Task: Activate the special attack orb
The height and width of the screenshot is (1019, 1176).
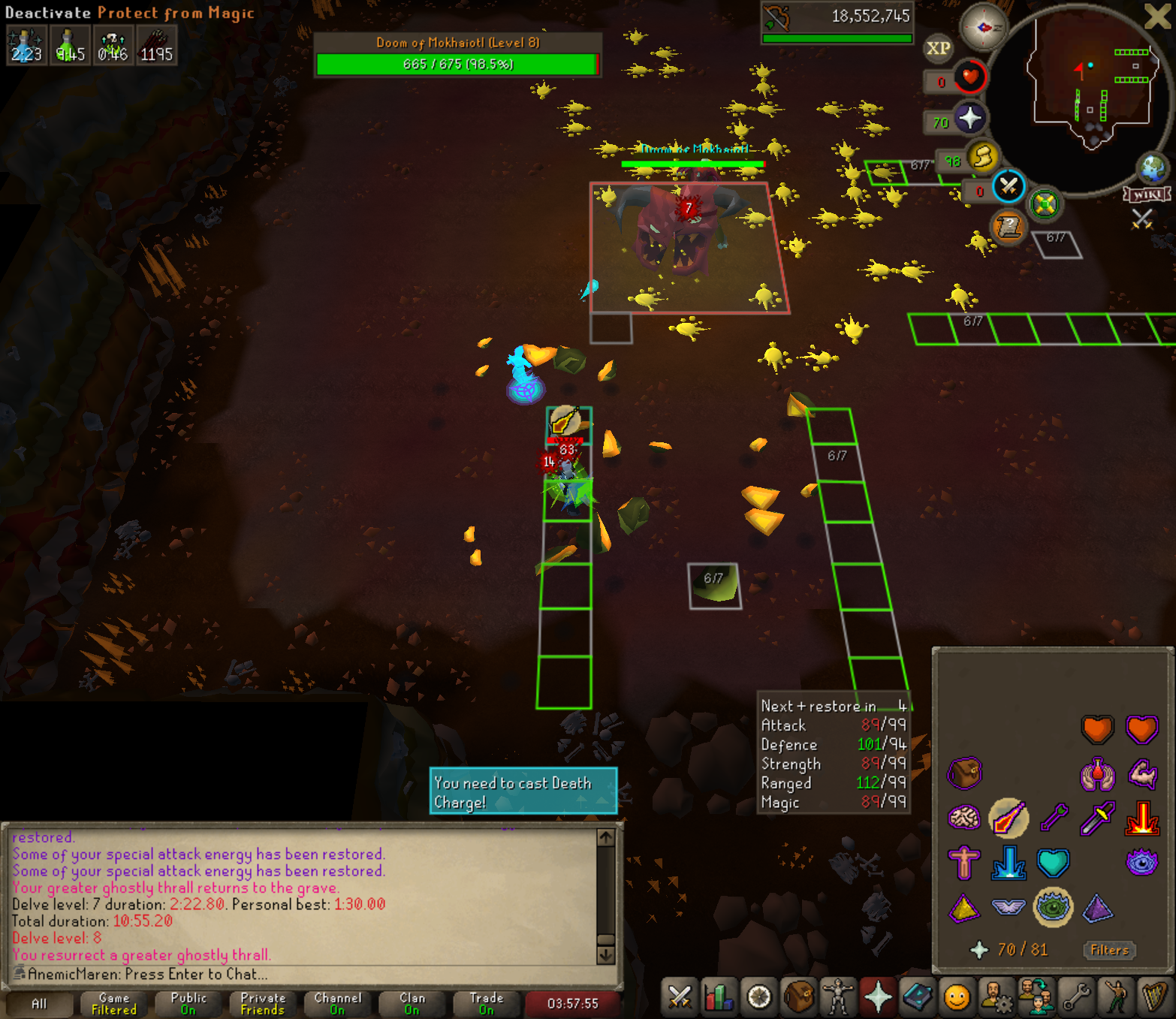Action: tap(1009, 186)
